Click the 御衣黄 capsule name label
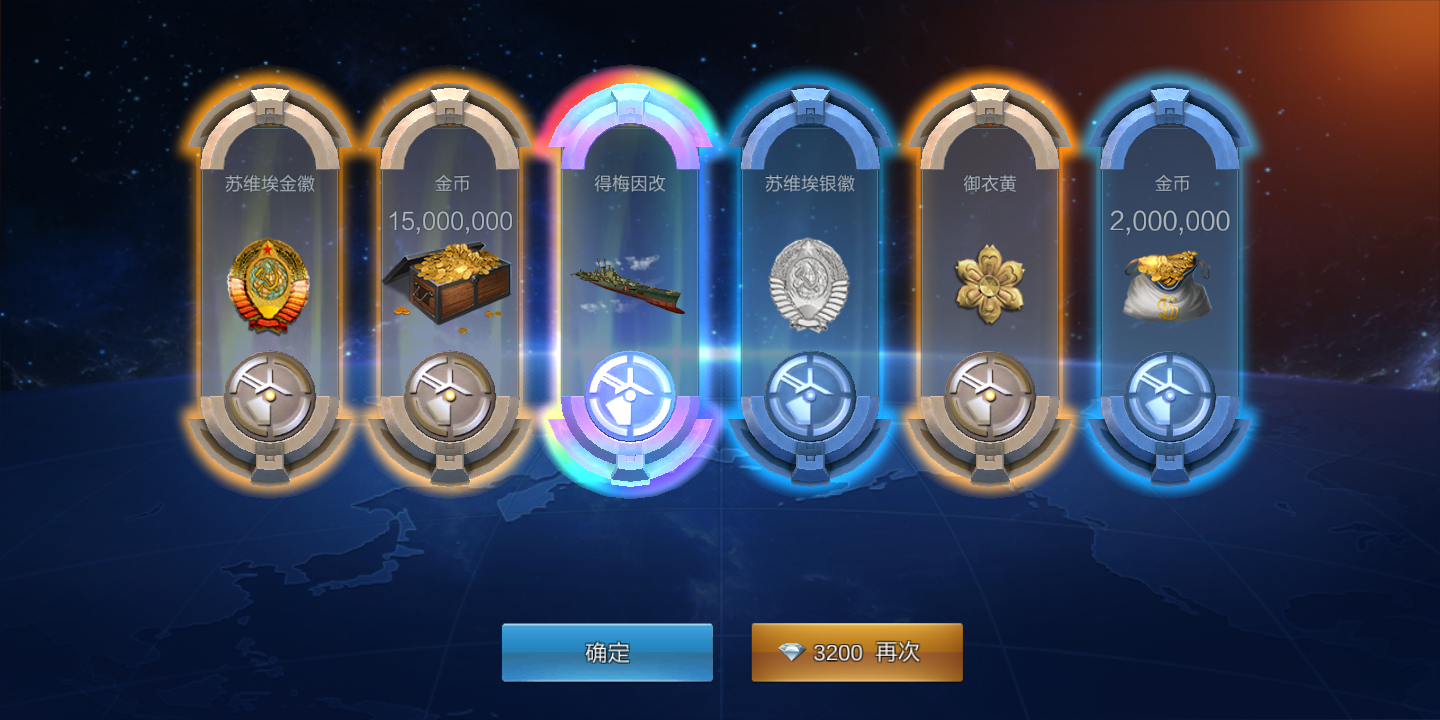 click(x=990, y=184)
